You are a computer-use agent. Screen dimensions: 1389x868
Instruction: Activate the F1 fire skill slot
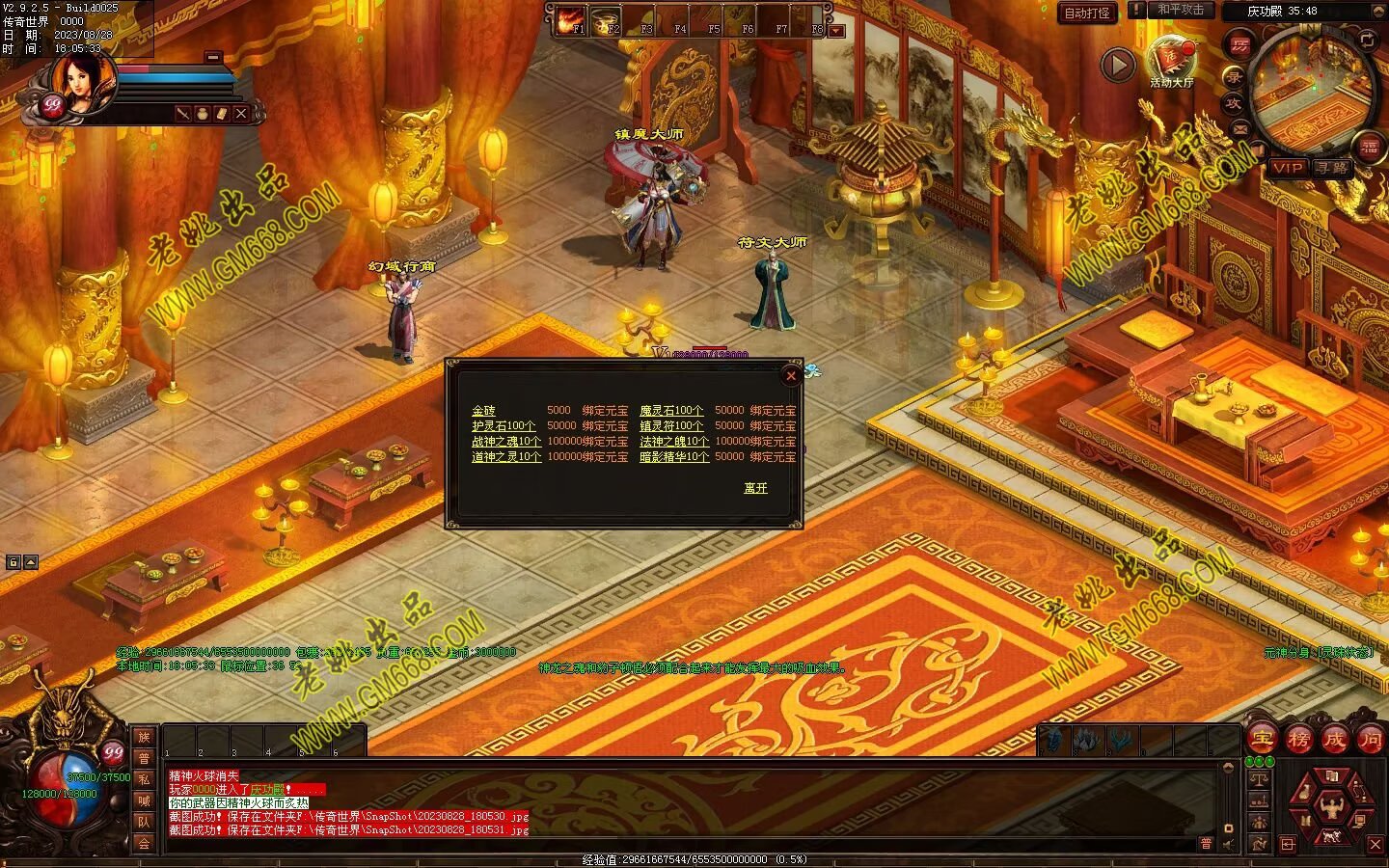(570, 20)
